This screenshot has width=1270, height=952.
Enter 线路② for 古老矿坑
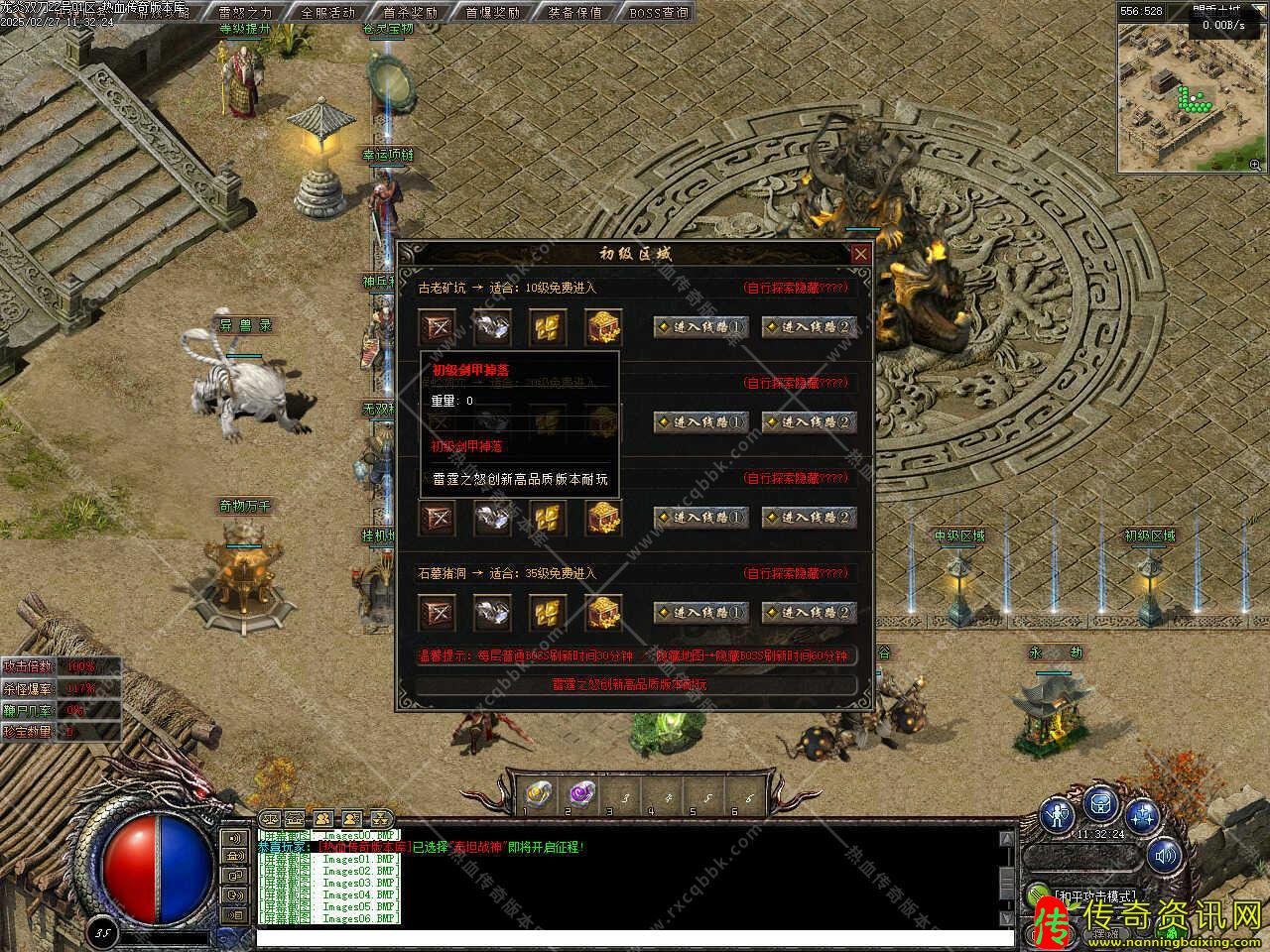[809, 327]
